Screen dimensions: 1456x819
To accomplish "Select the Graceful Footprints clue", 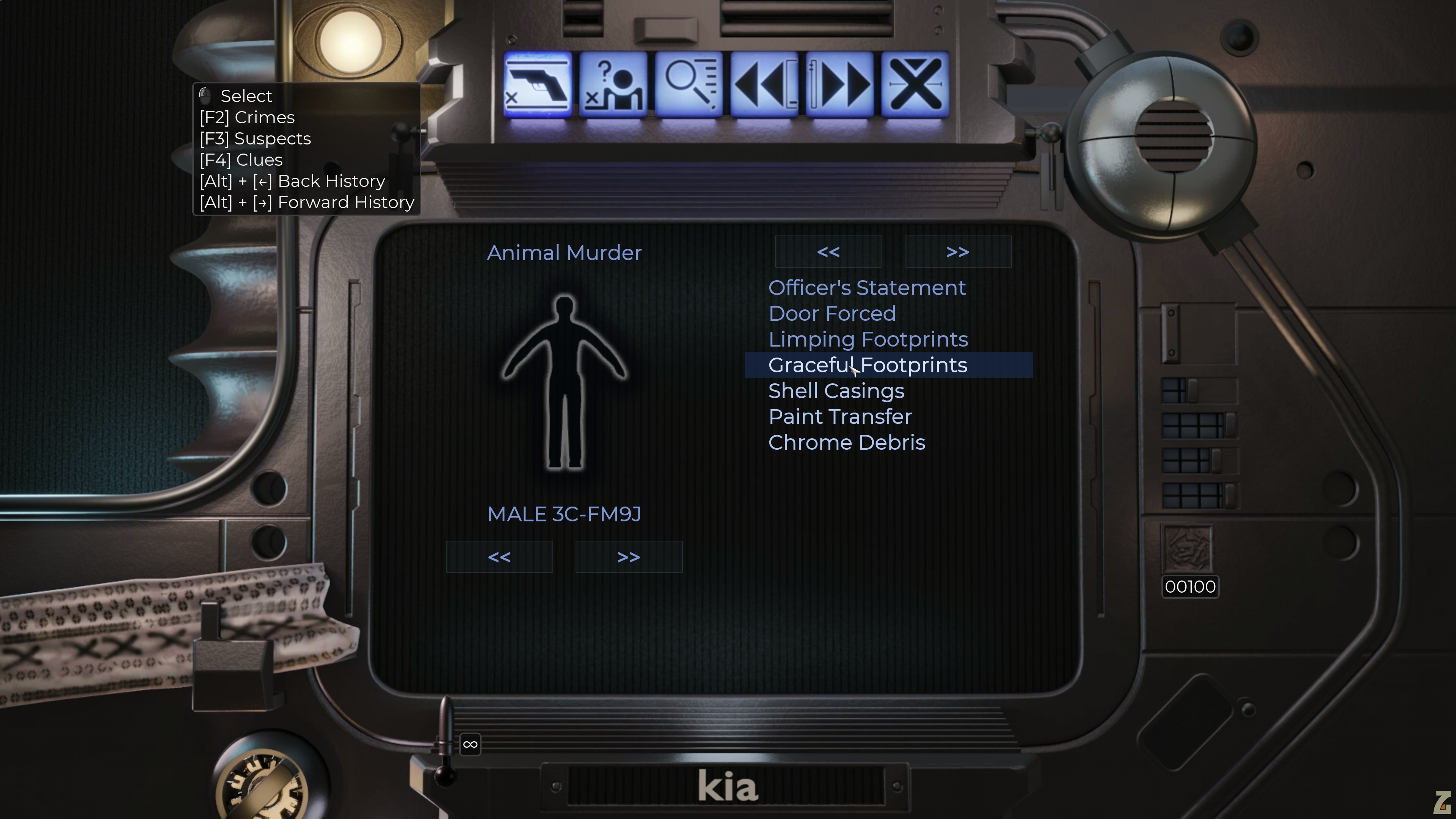I will (x=868, y=365).
